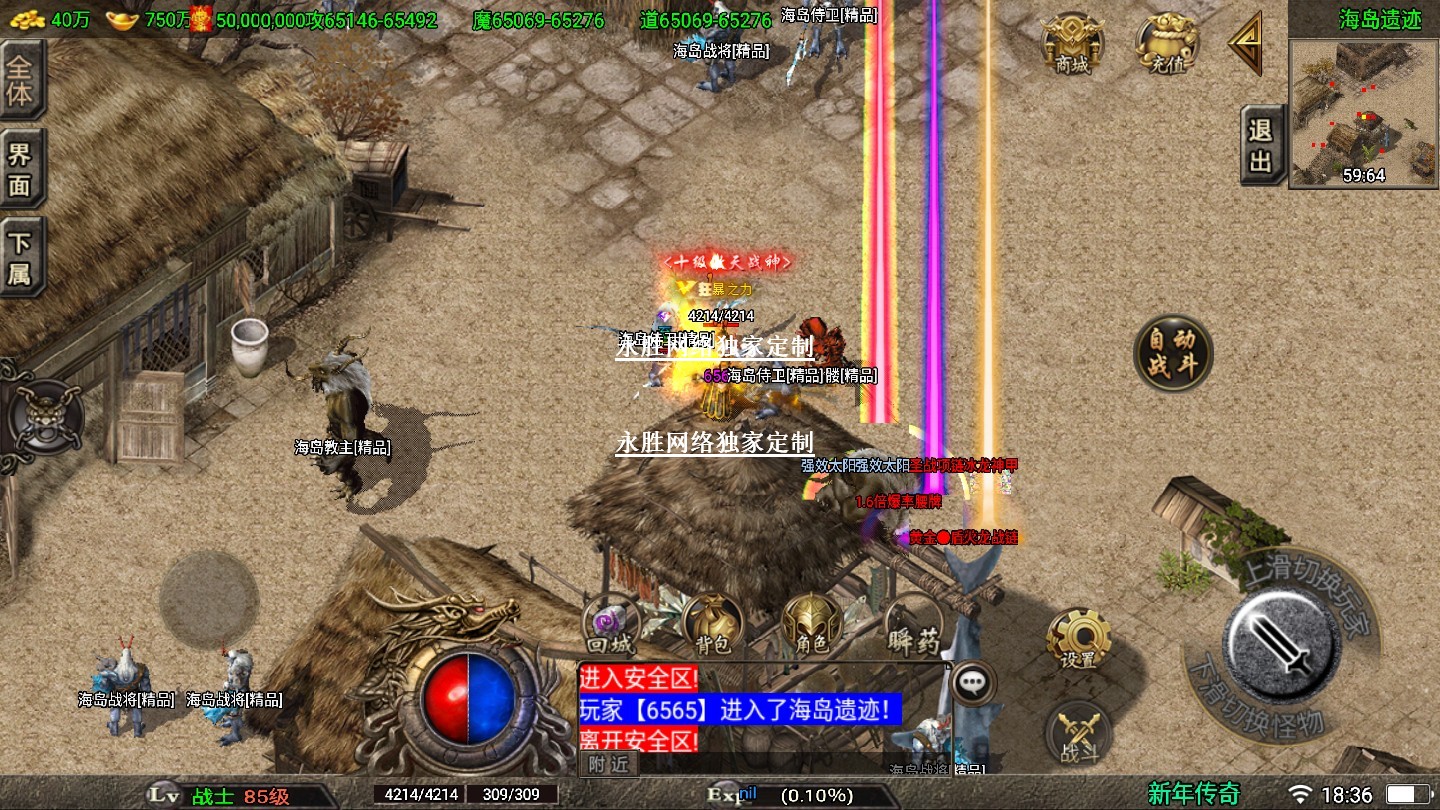Select the 界面 tab
This screenshot has height=810, width=1440.
click(x=20, y=170)
